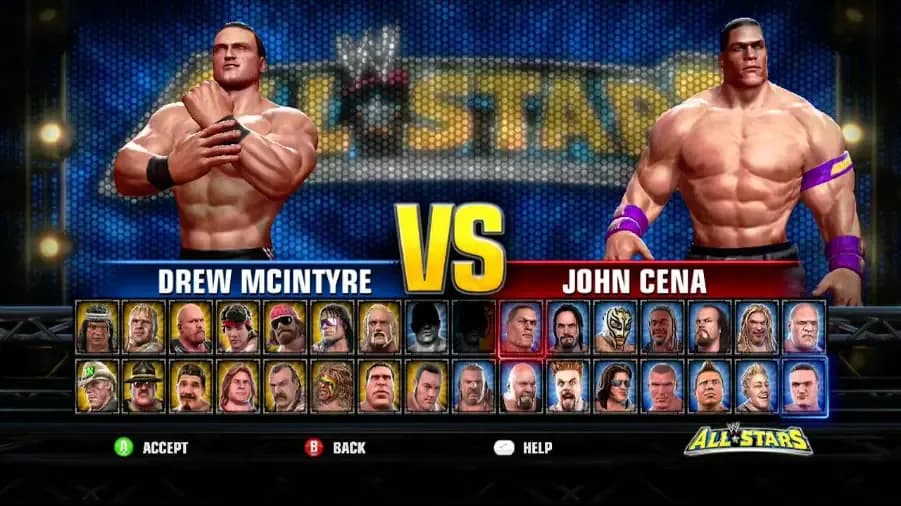Select the smiling wrestler with dreadlocks
This screenshot has width=901, height=506.
[663, 327]
